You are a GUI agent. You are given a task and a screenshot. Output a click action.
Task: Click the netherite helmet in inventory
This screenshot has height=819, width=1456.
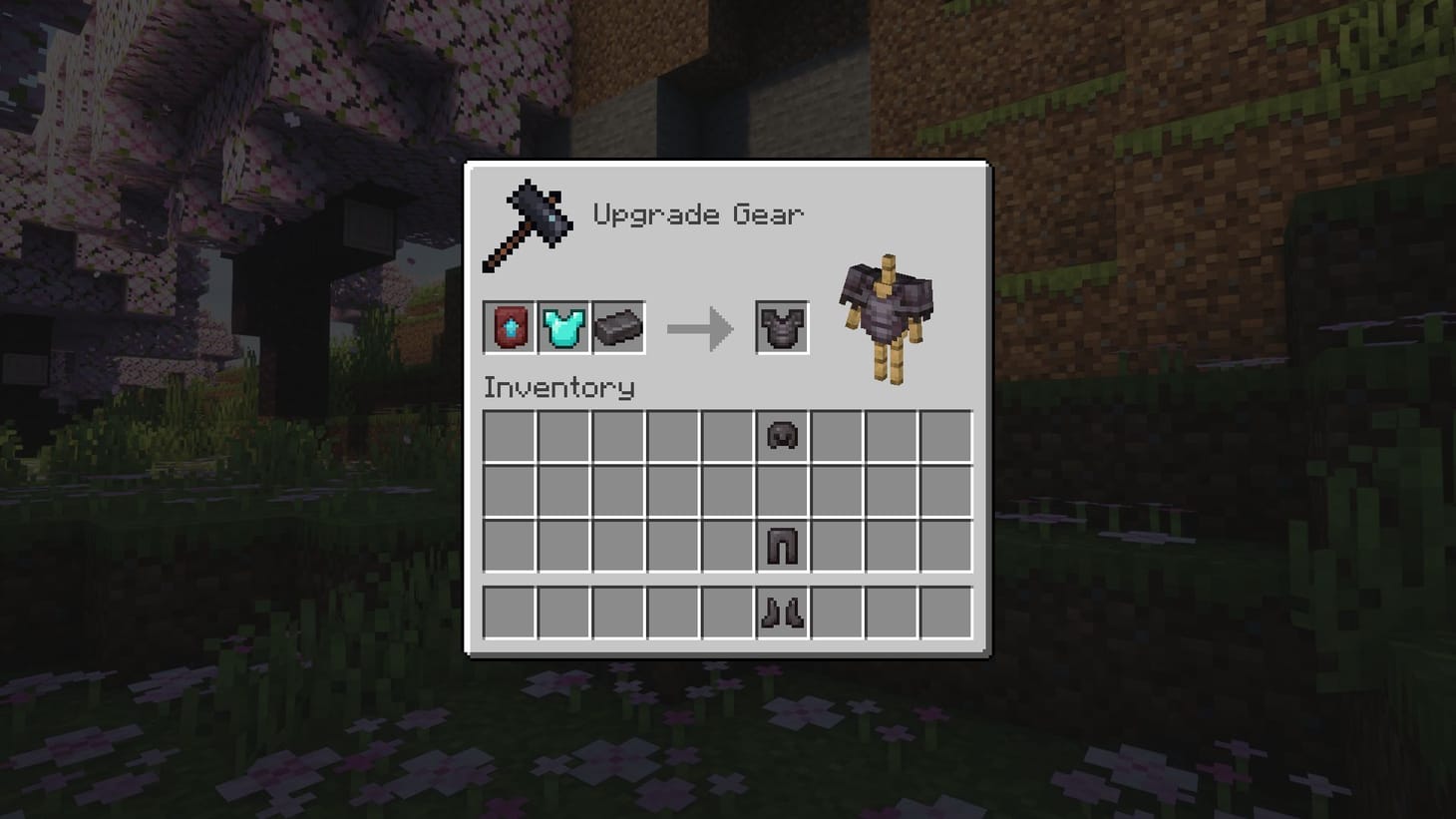pyautogui.click(x=782, y=436)
